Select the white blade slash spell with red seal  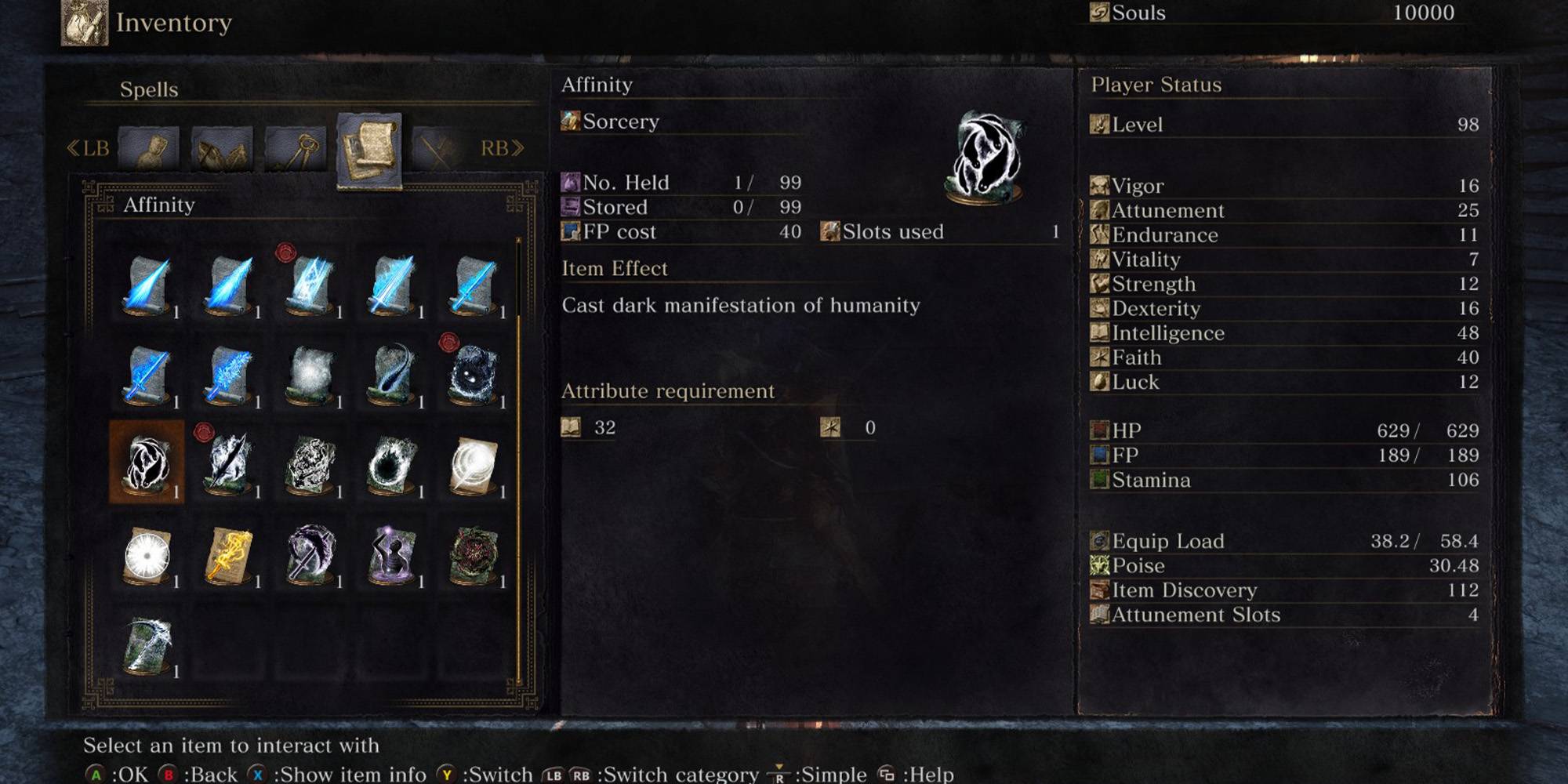pyautogui.click(x=229, y=463)
